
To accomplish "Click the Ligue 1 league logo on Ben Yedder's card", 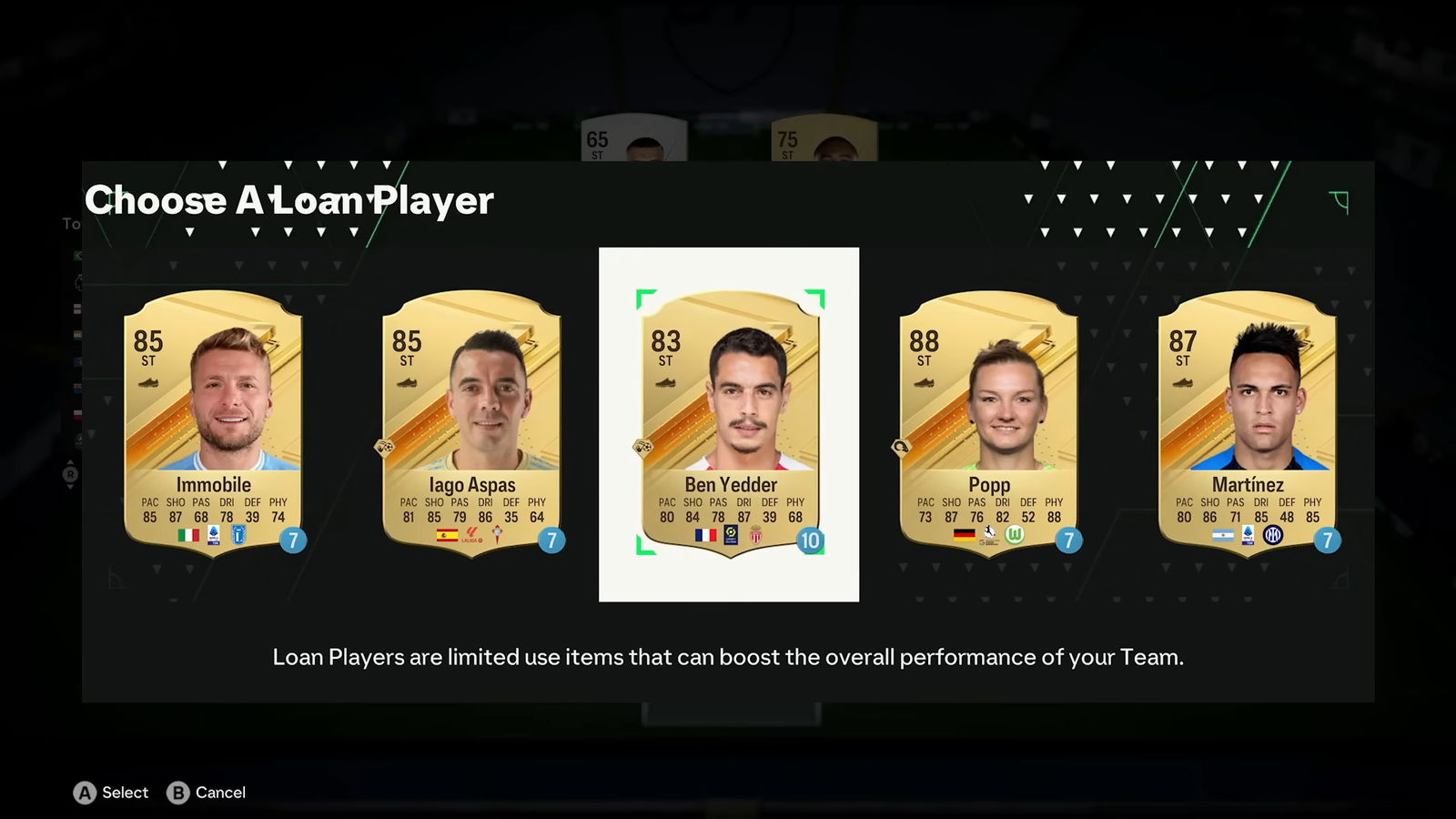I will (731, 535).
